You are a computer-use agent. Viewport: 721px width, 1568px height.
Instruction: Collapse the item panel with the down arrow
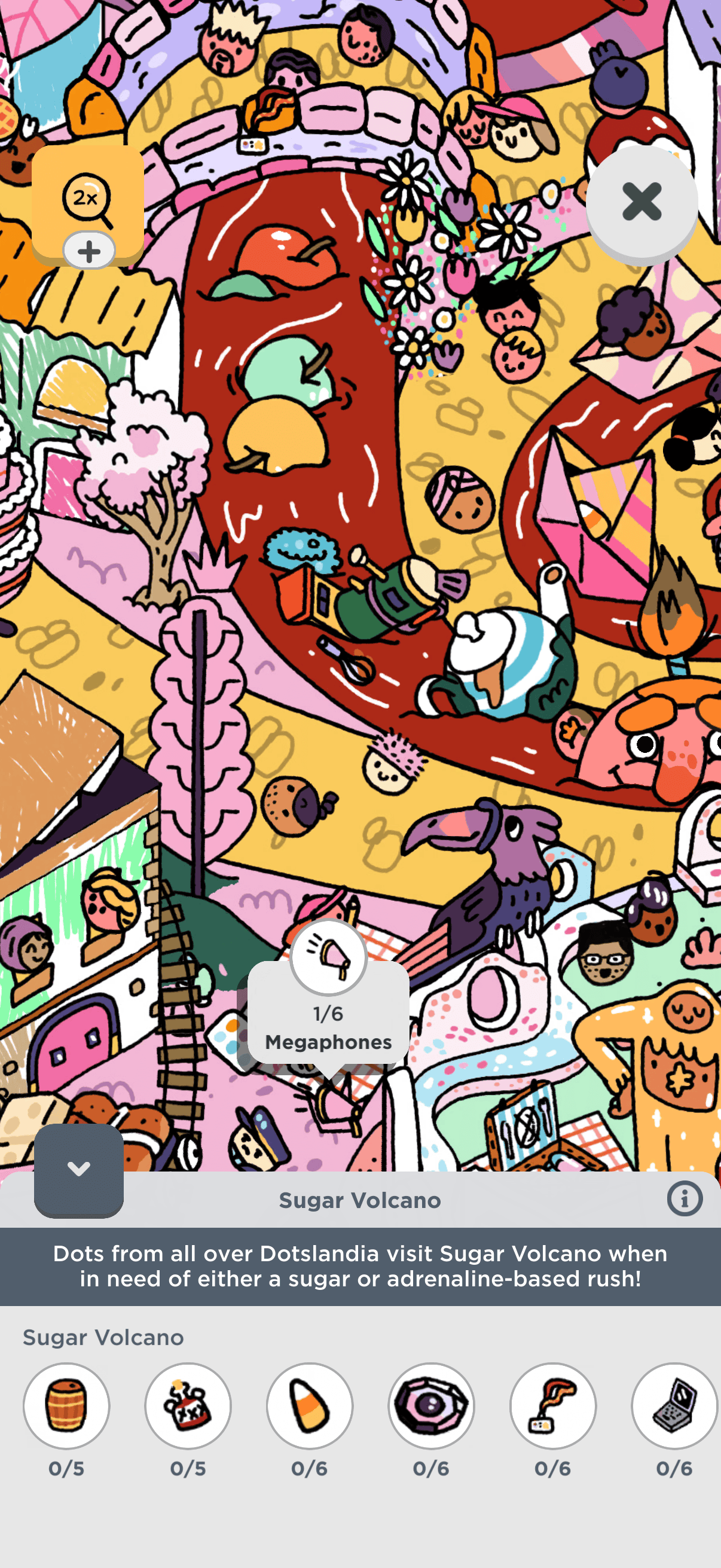[x=78, y=1169]
